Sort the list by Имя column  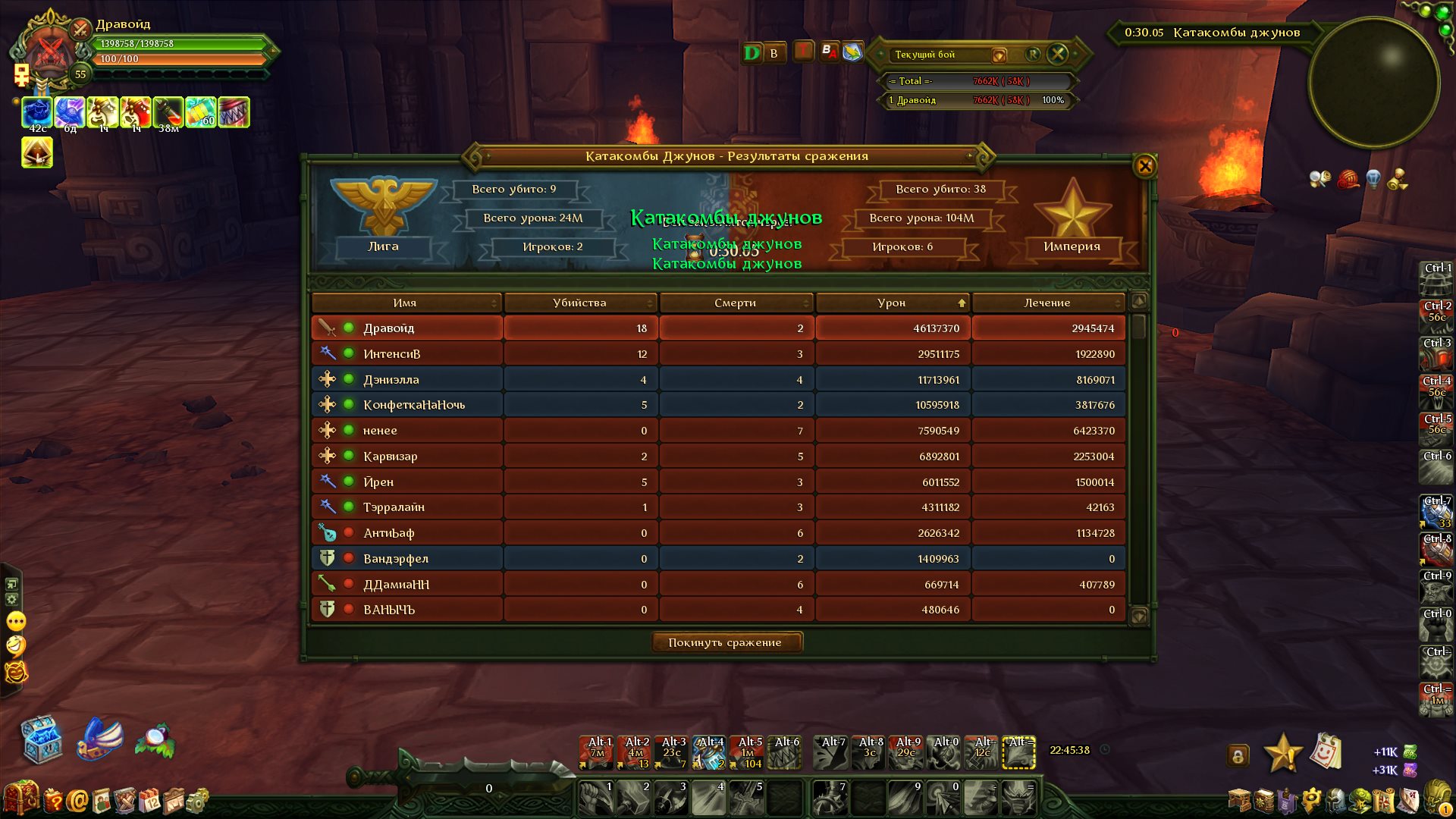point(405,303)
